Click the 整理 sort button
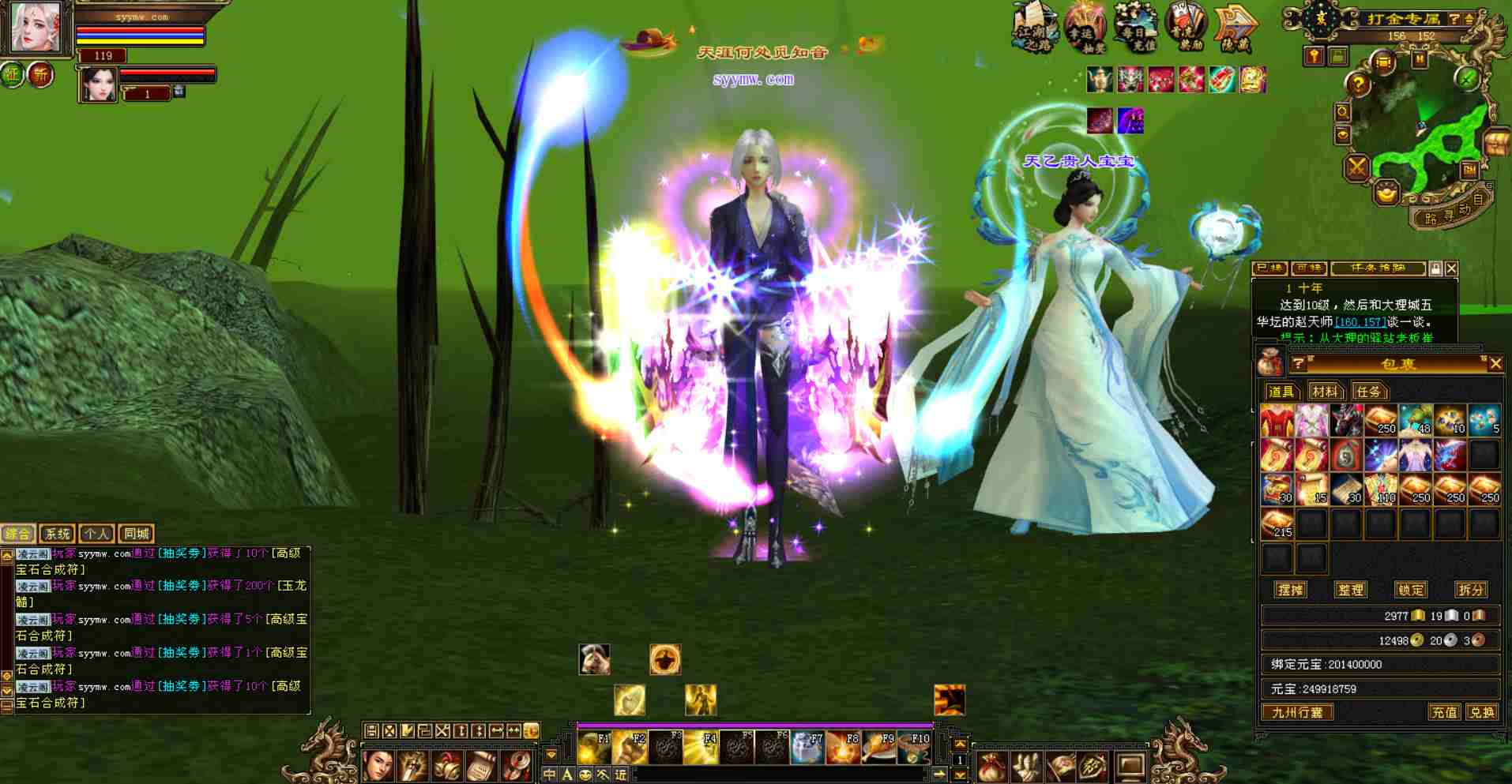This screenshot has height=784, width=1512. (1350, 590)
